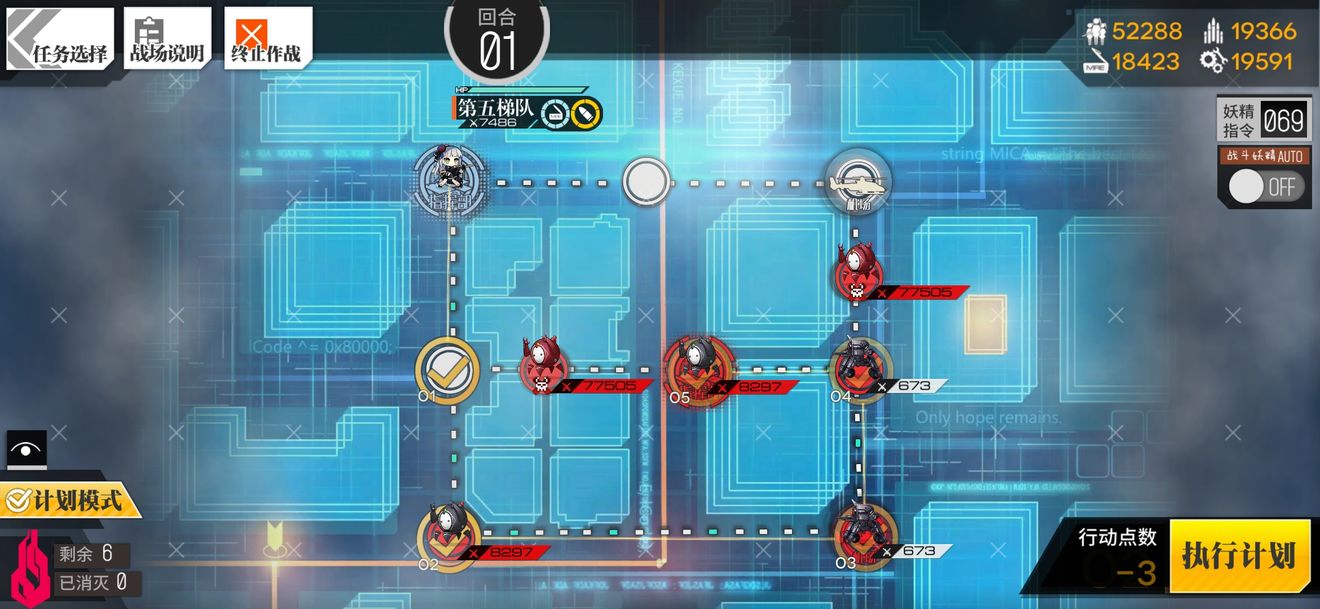The image size is (1320, 609).
Task: Click the eye icon above 计划模式
Action: [26, 449]
